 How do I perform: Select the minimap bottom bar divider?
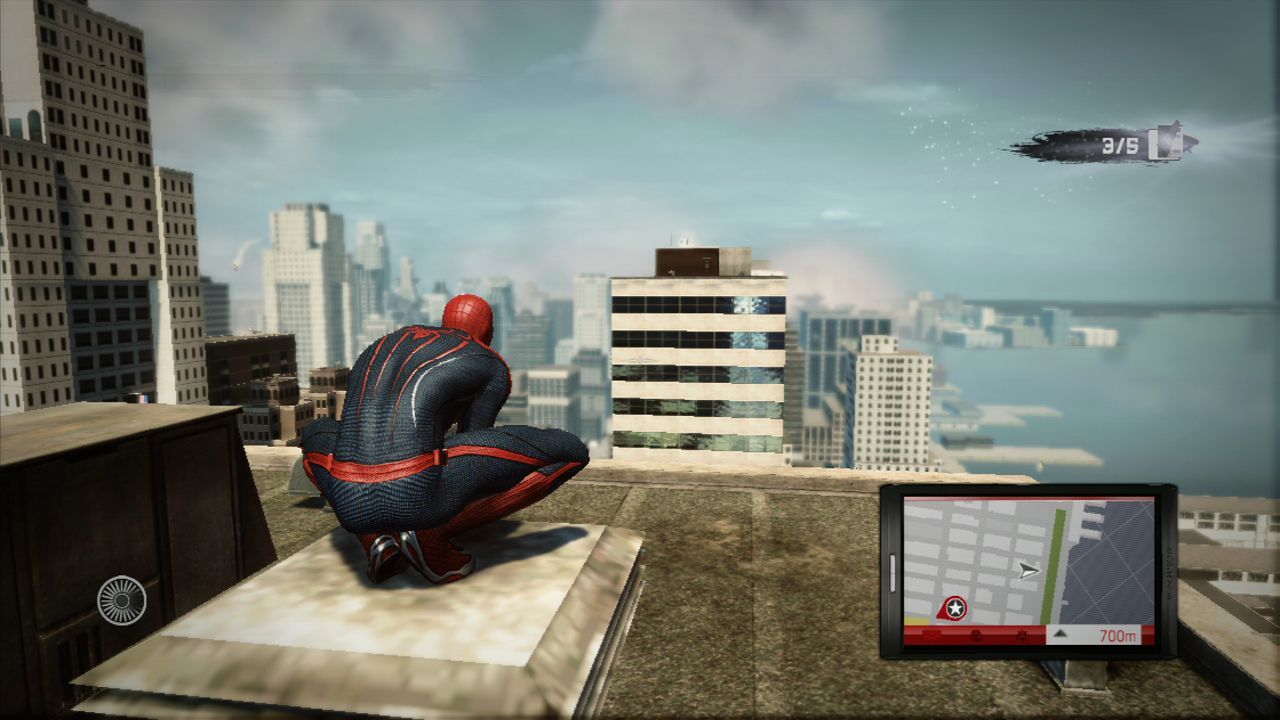click(x=1046, y=635)
